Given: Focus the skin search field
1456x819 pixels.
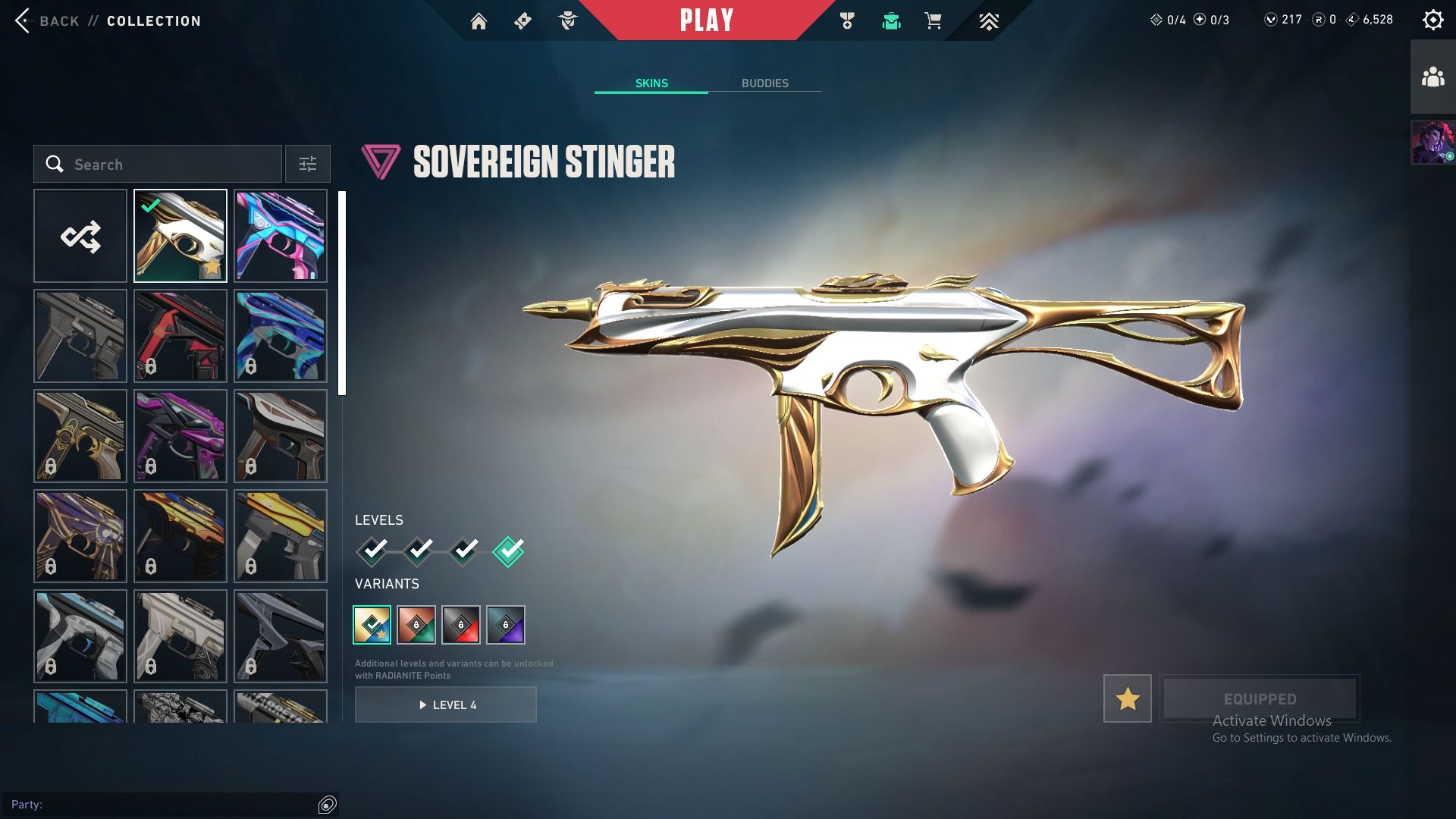Looking at the screenshot, I should [x=158, y=164].
